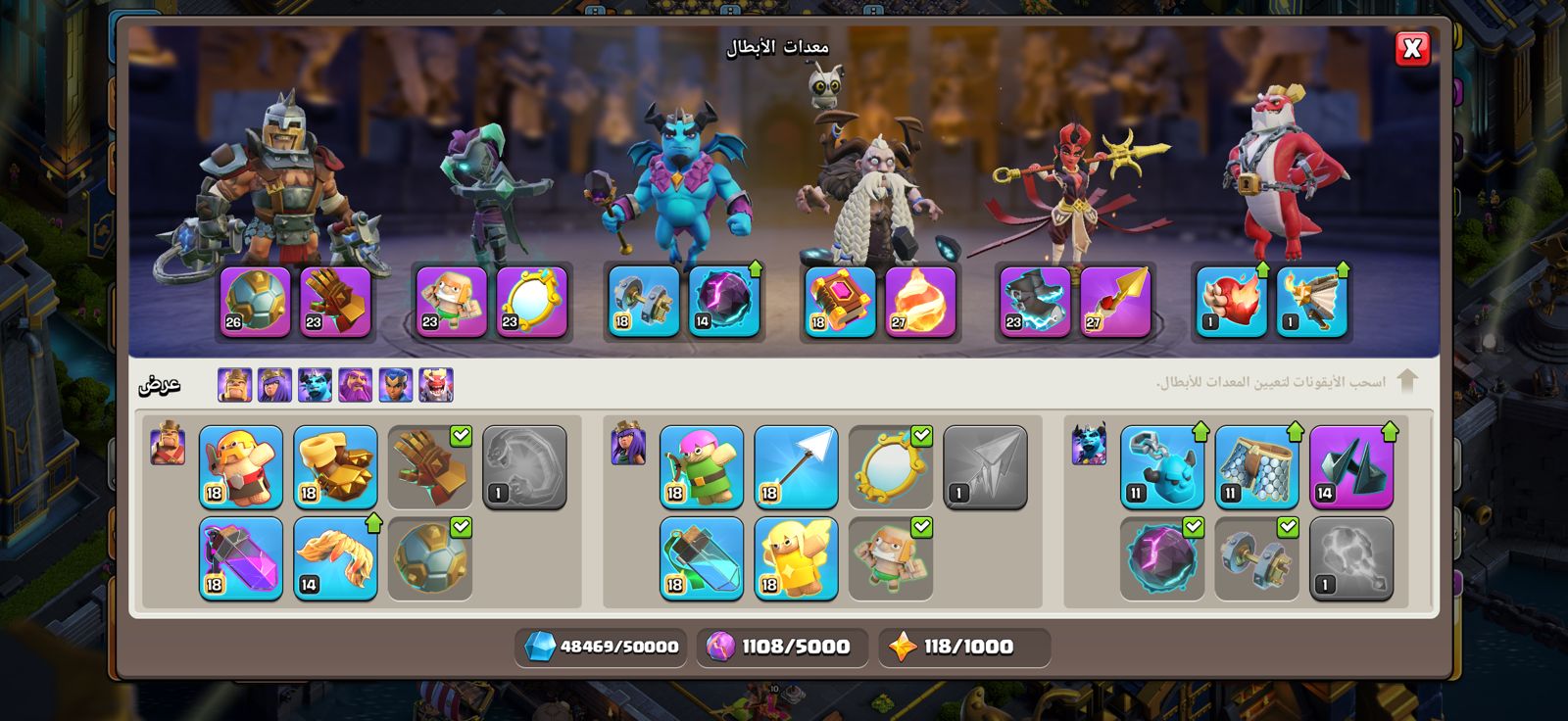Select the equipped Spiky Ball slot
The height and width of the screenshot is (721, 1568).
(256, 302)
